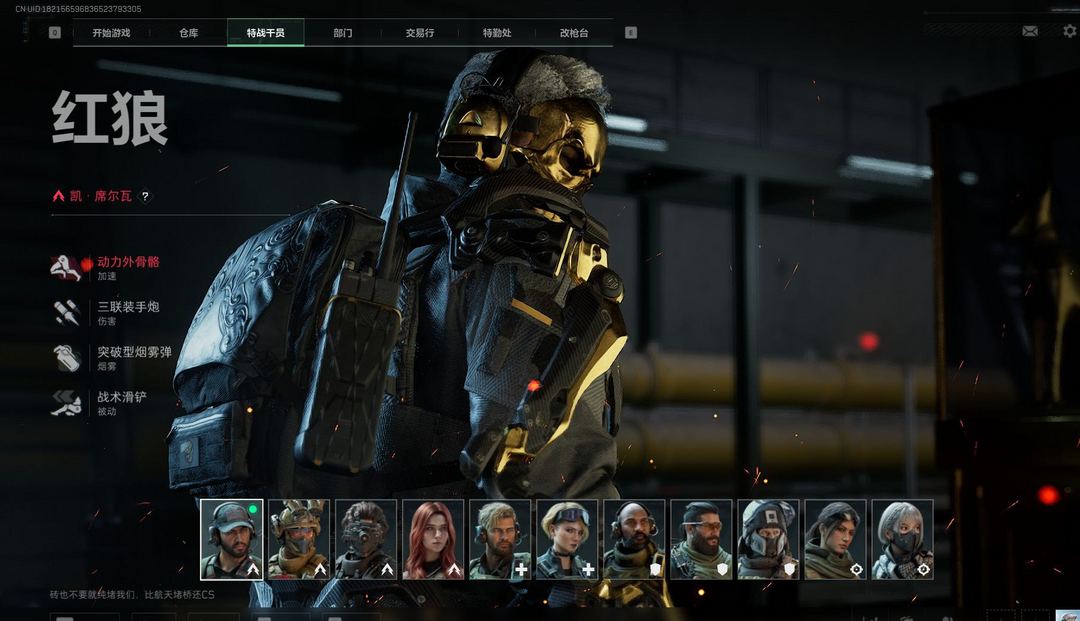Open the mail envelope icon

tap(1029, 31)
